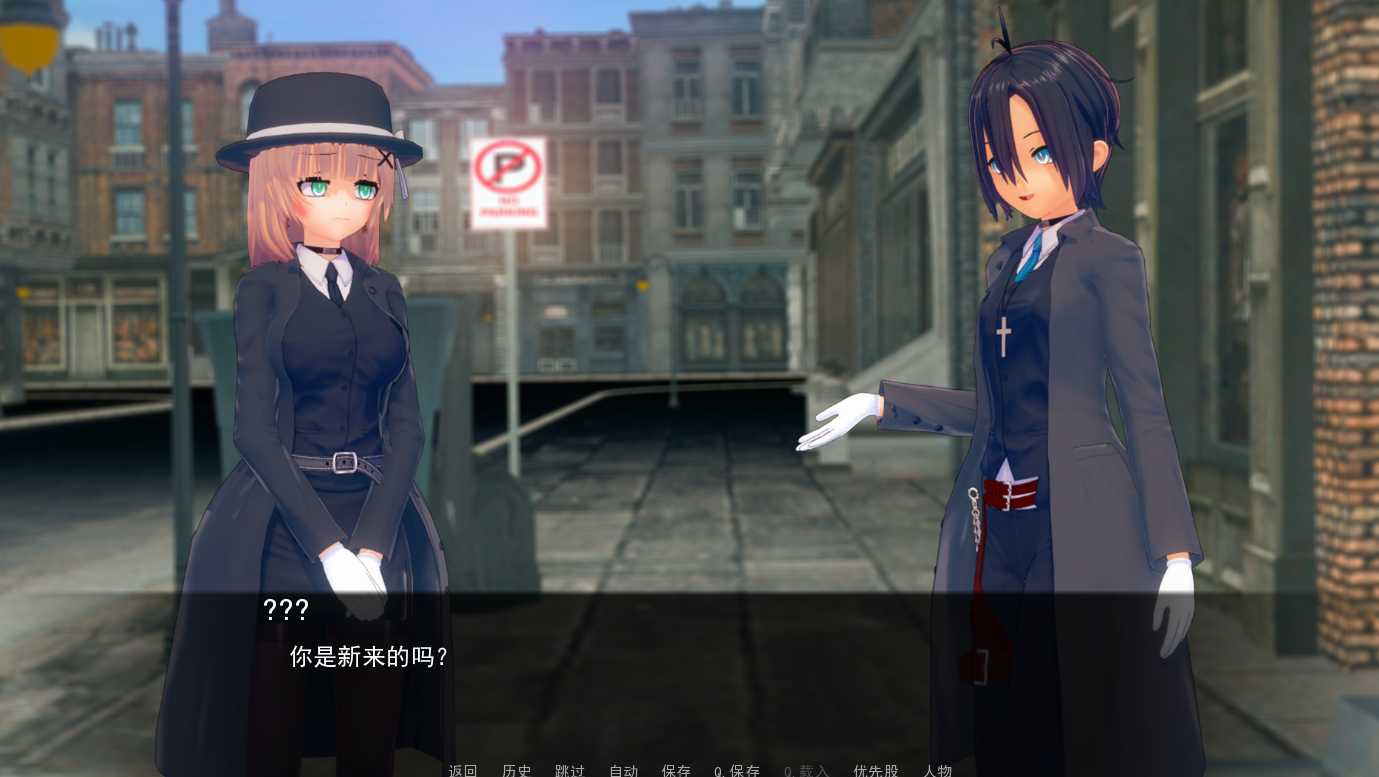Image resolution: width=1379 pixels, height=777 pixels.
Task: Open the 优先股 menu entry
Action: 876,770
